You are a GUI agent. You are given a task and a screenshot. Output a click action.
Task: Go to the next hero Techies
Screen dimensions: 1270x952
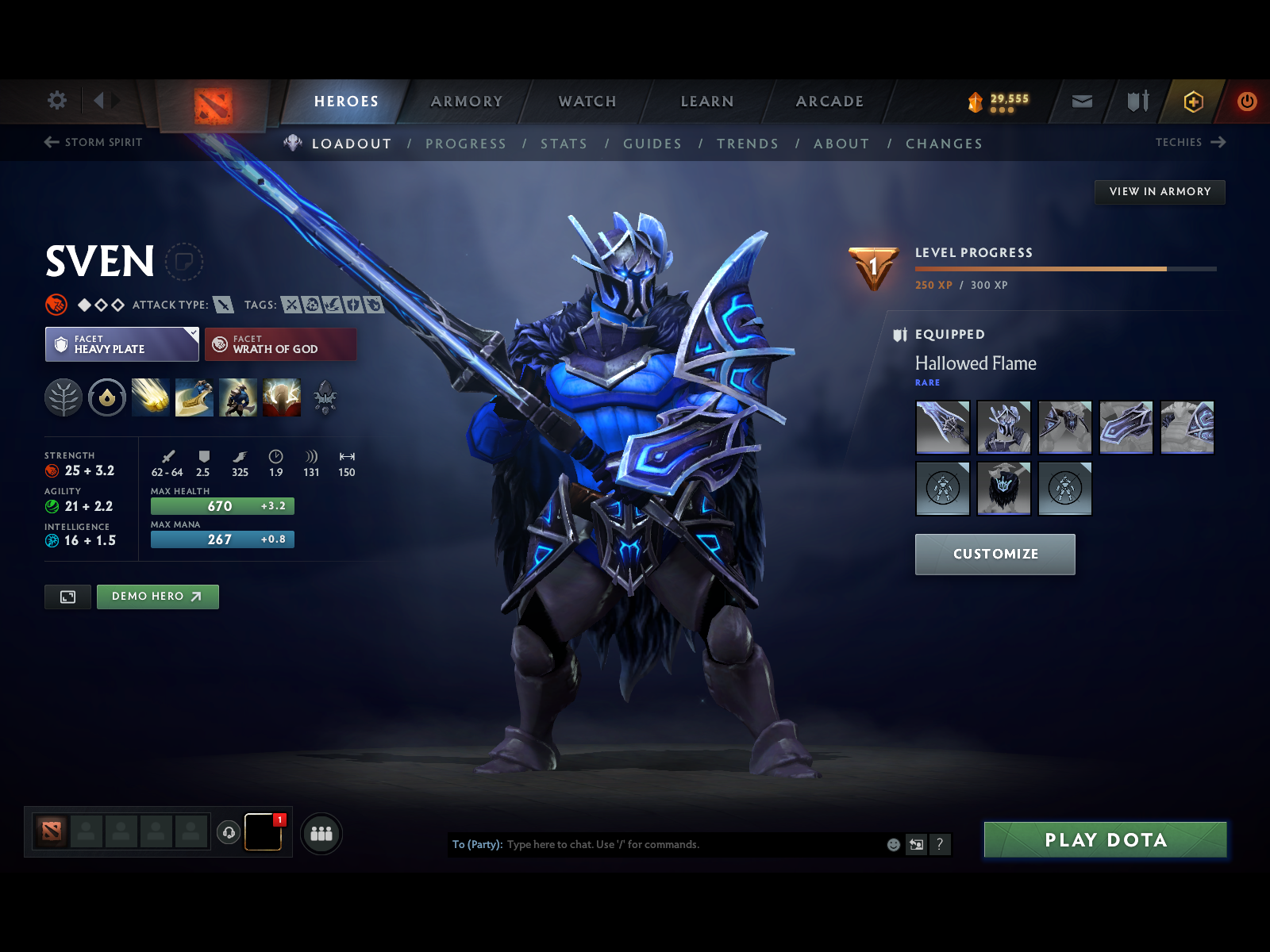[1189, 143]
